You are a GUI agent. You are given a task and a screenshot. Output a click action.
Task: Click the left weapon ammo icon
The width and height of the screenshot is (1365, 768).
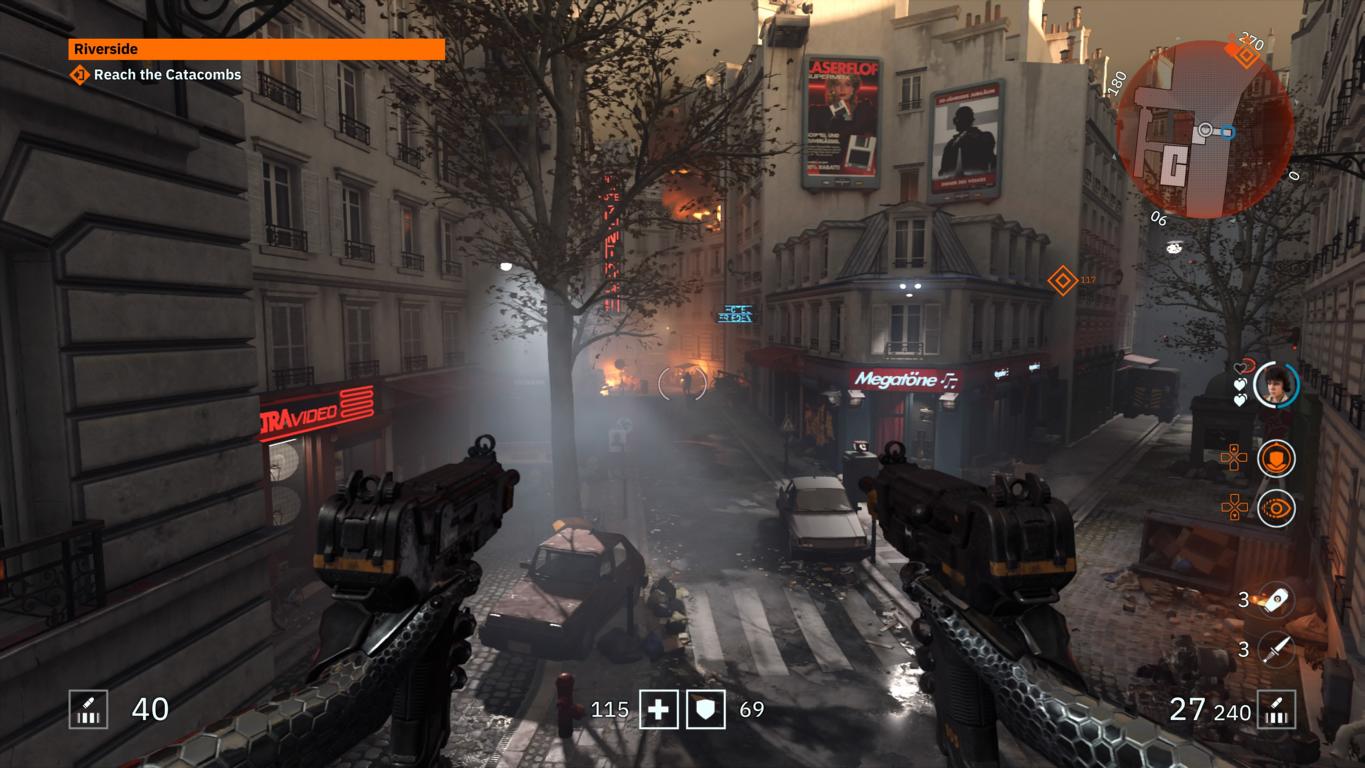click(x=88, y=710)
